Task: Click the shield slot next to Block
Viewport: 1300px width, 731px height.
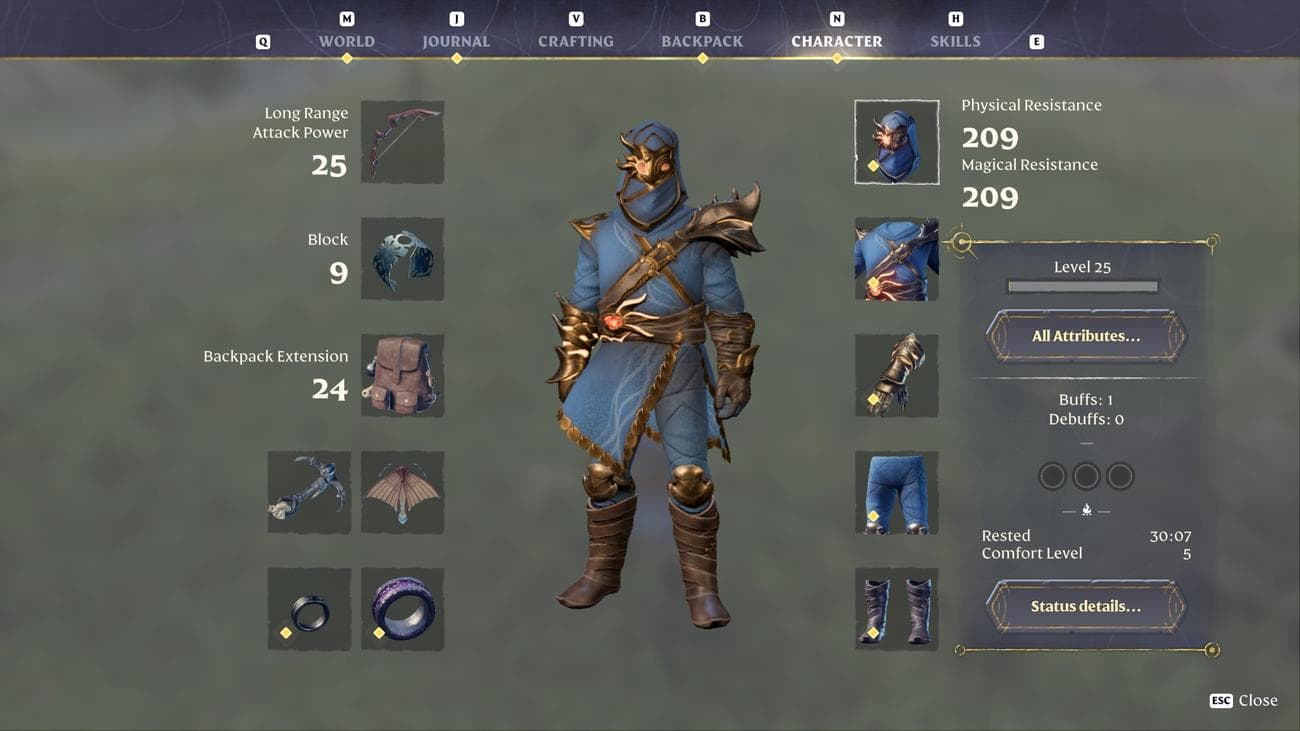Action: [402, 259]
